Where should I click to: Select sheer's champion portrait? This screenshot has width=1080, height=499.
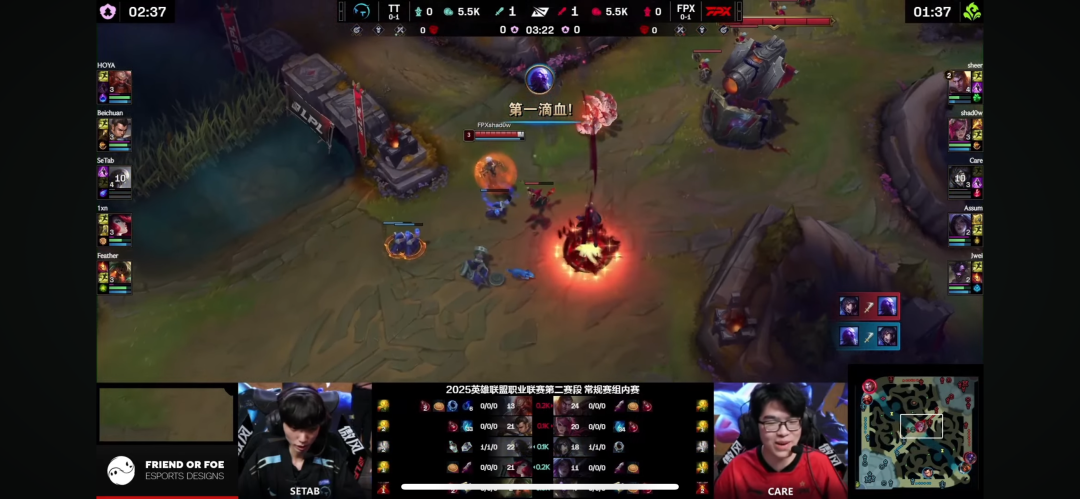point(959,82)
